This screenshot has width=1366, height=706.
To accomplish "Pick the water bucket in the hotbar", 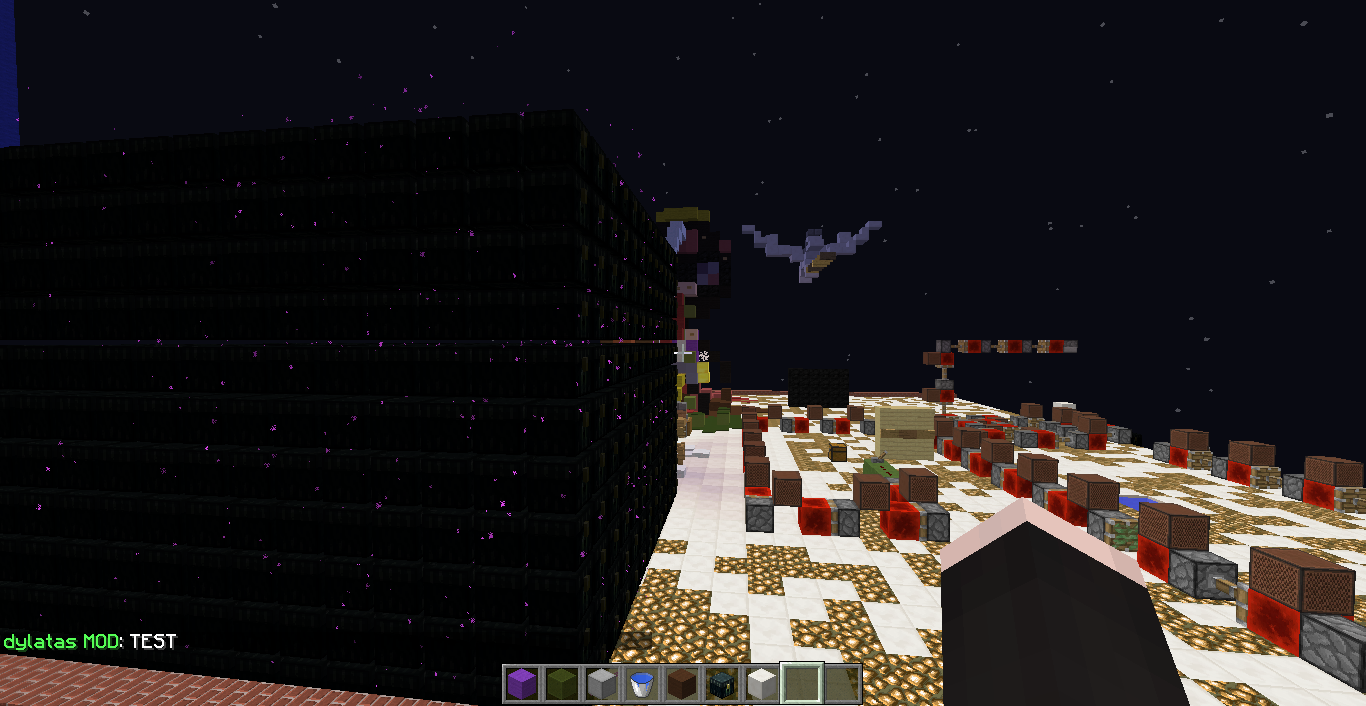I will click(x=641, y=684).
